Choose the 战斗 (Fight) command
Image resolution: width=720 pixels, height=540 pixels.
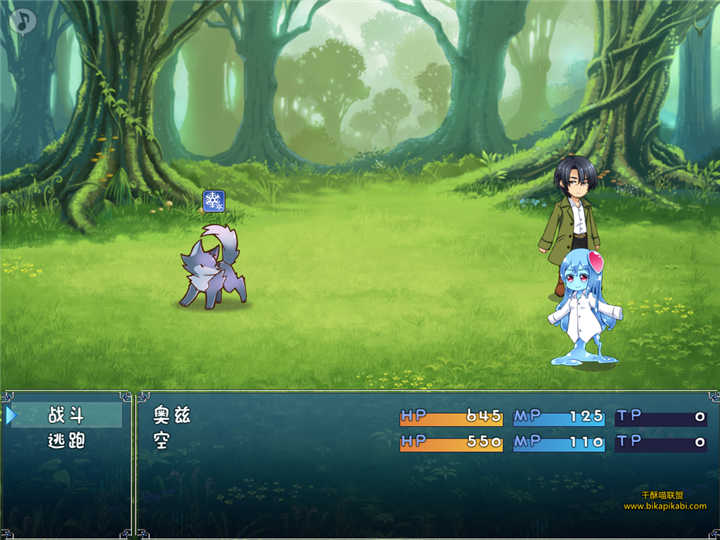[x=66, y=415]
